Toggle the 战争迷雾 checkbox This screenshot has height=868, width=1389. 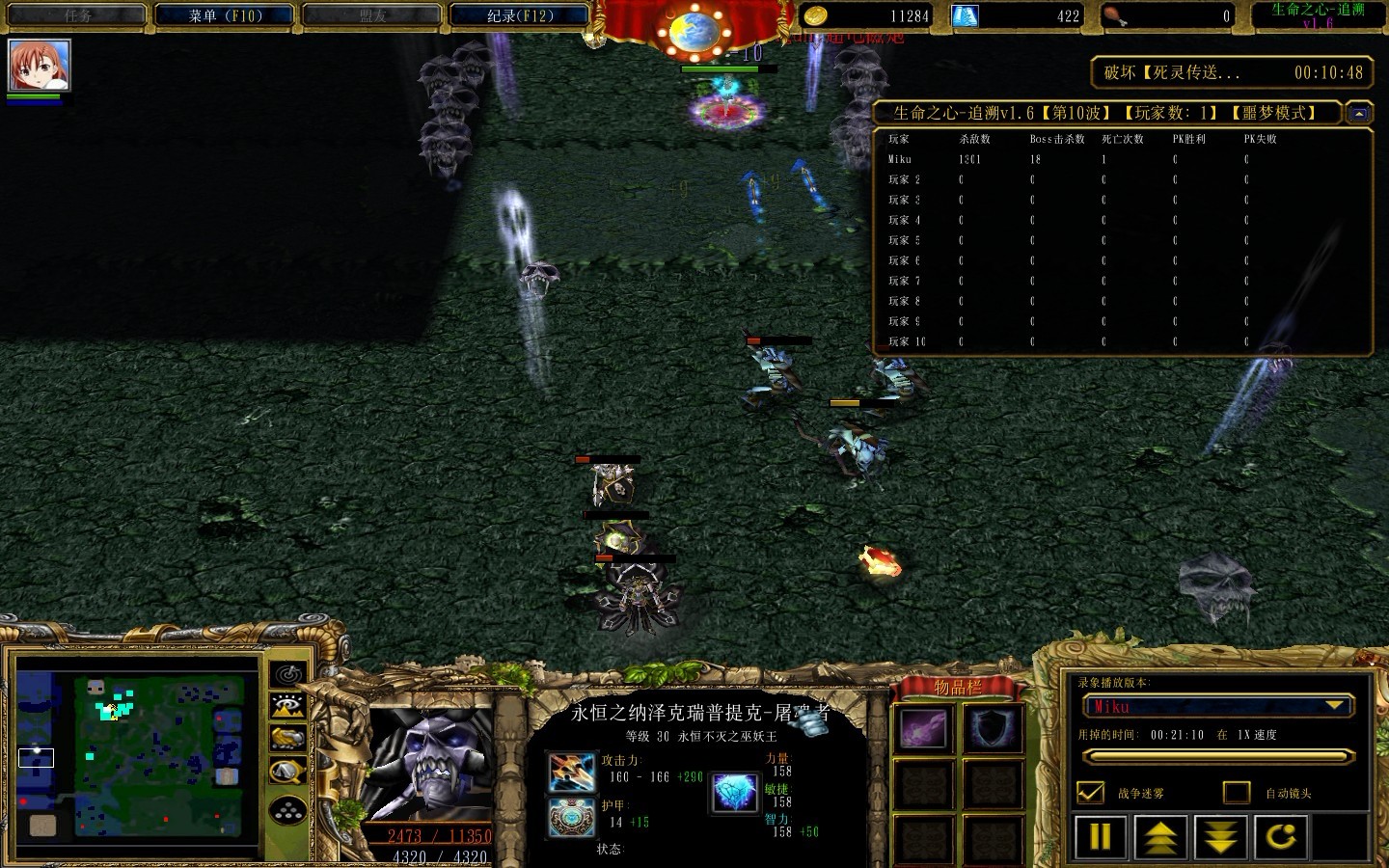coord(1090,793)
